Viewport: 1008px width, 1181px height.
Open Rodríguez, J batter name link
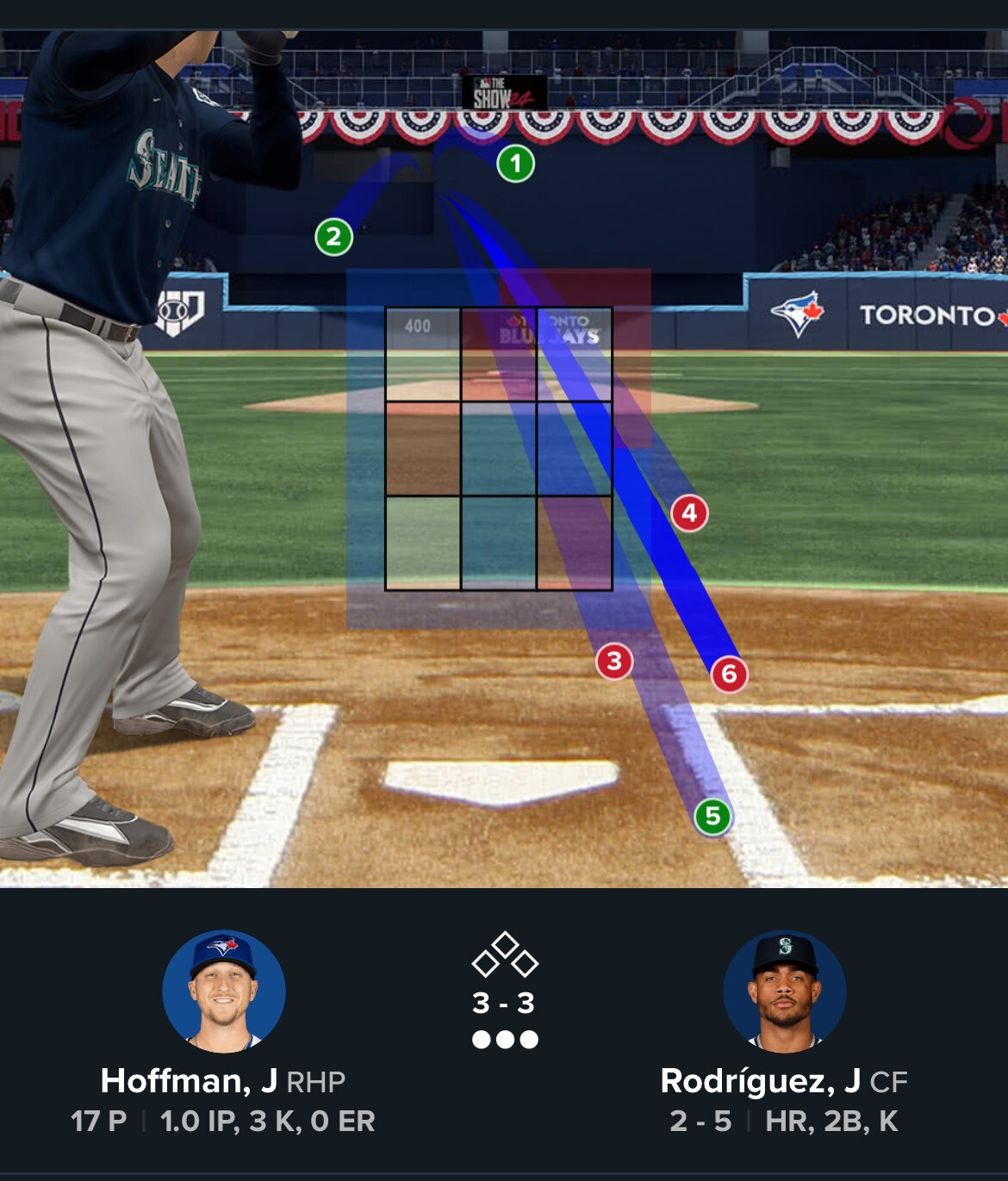760,1081
